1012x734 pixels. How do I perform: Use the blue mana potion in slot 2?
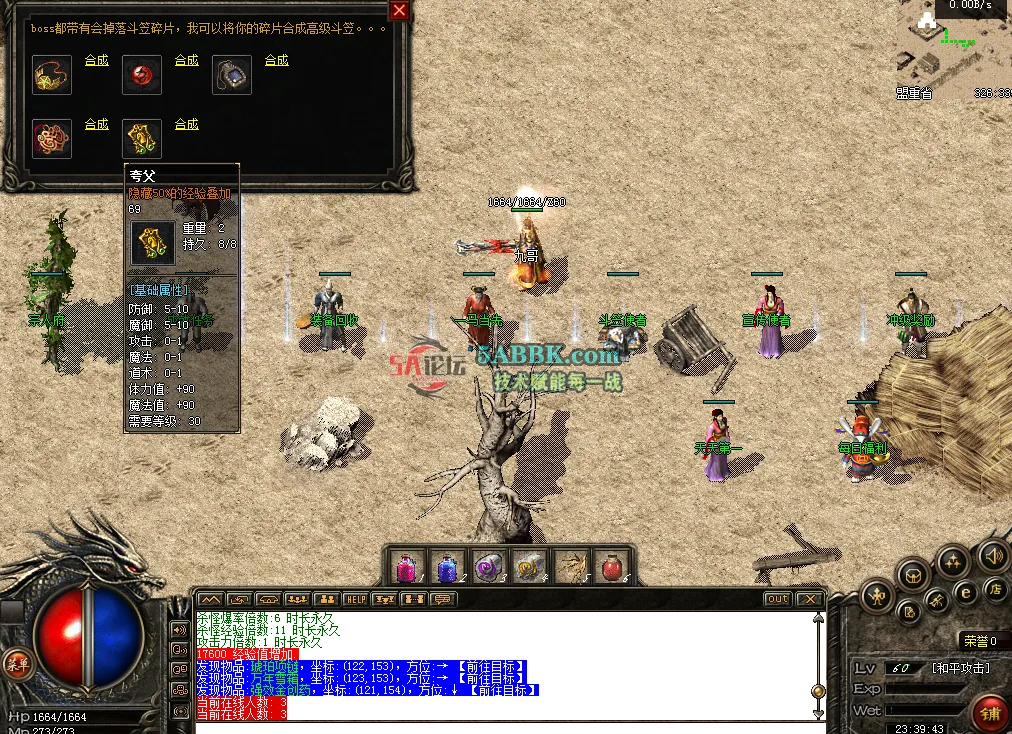448,567
